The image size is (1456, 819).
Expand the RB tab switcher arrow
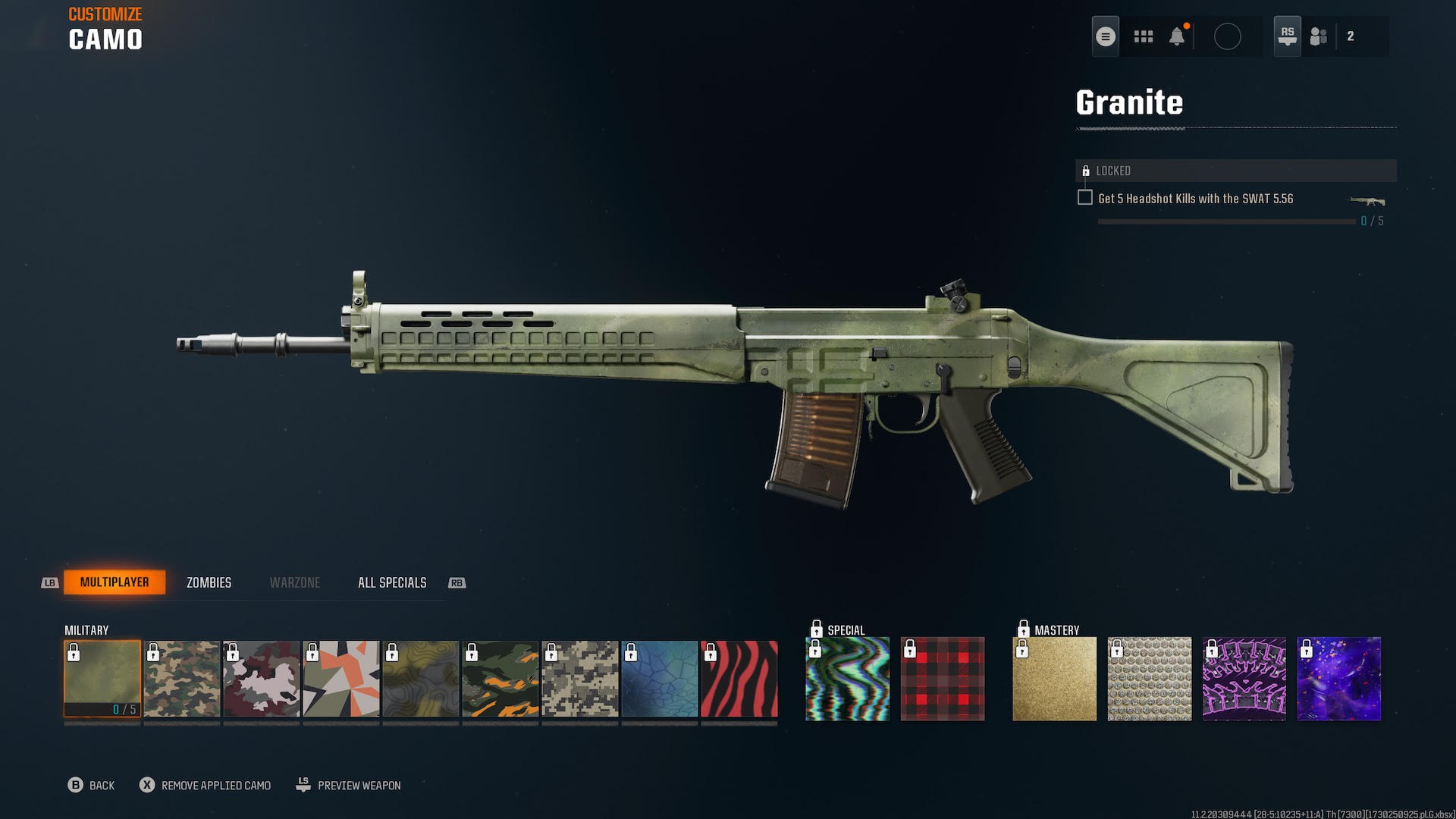coord(456,582)
